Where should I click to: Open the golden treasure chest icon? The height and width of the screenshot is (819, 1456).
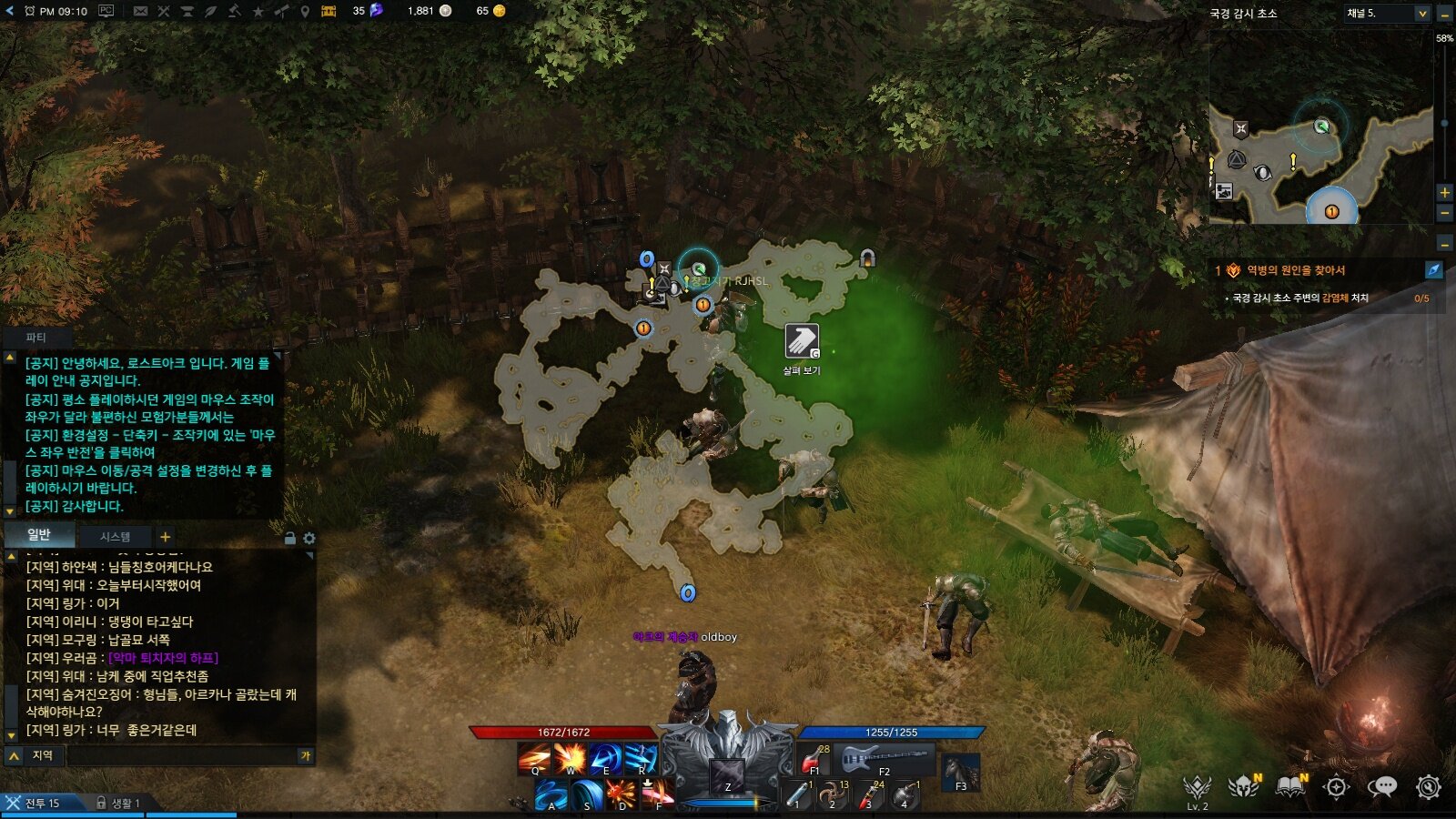coord(329,11)
